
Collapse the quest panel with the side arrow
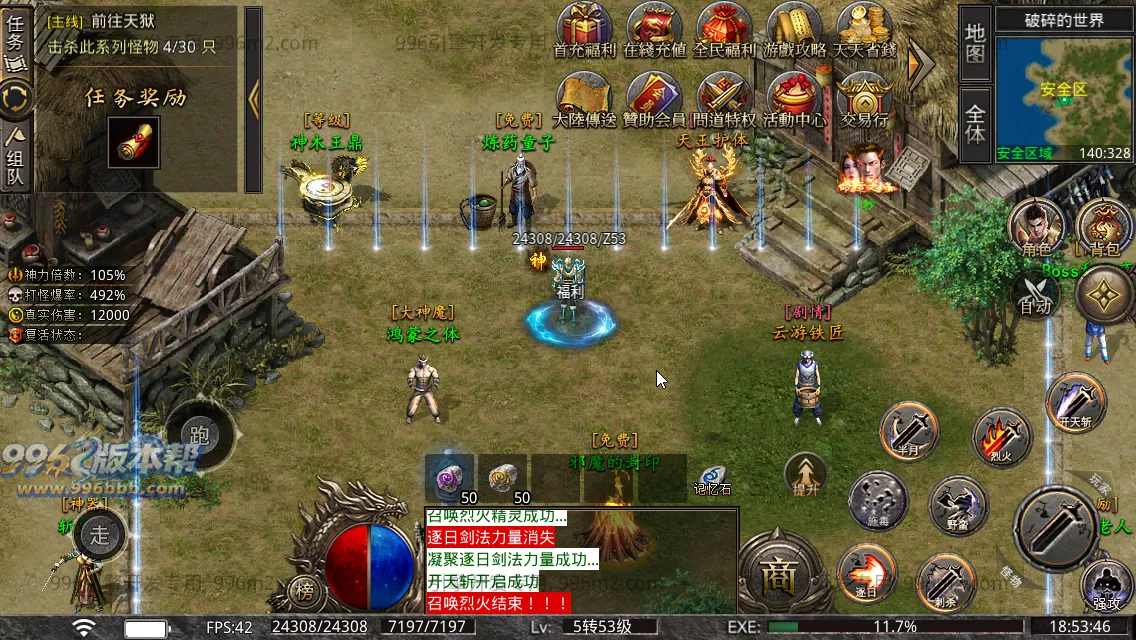[x=253, y=98]
